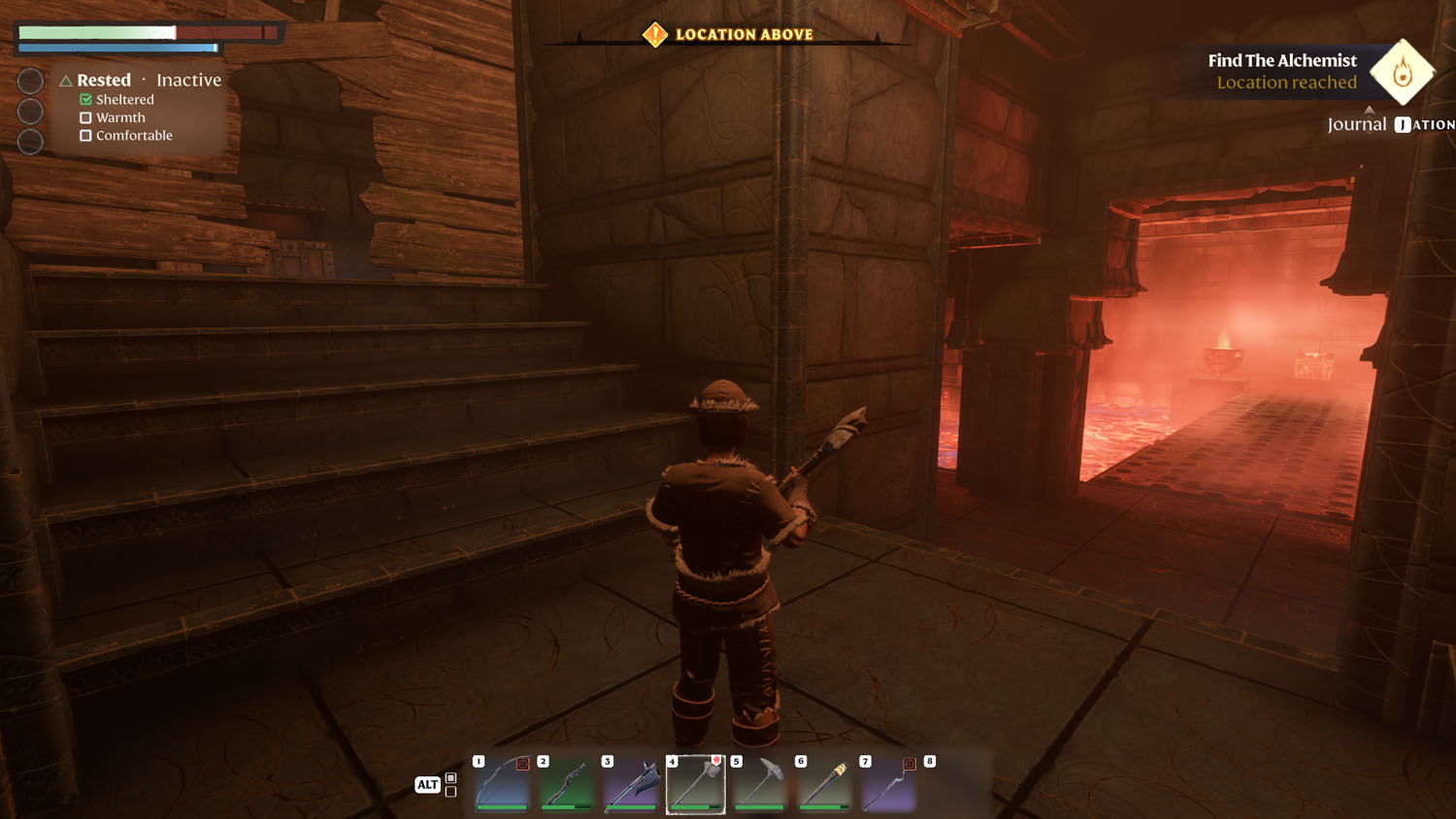Select the torch in hotbar slot 6
Viewport: 1456px width, 819px height.
(824, 785)
